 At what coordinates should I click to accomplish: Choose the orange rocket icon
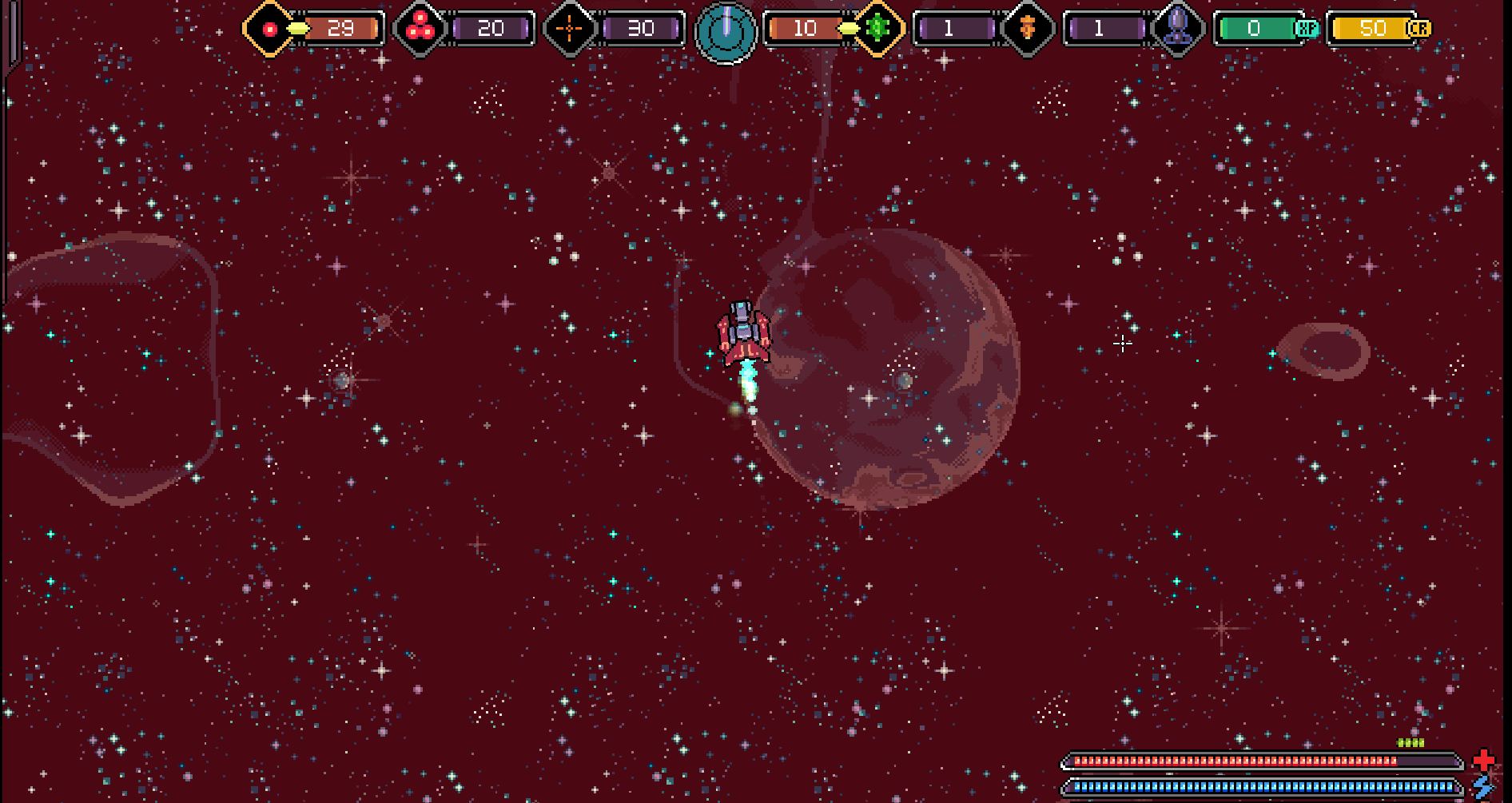click(1028, 29)
